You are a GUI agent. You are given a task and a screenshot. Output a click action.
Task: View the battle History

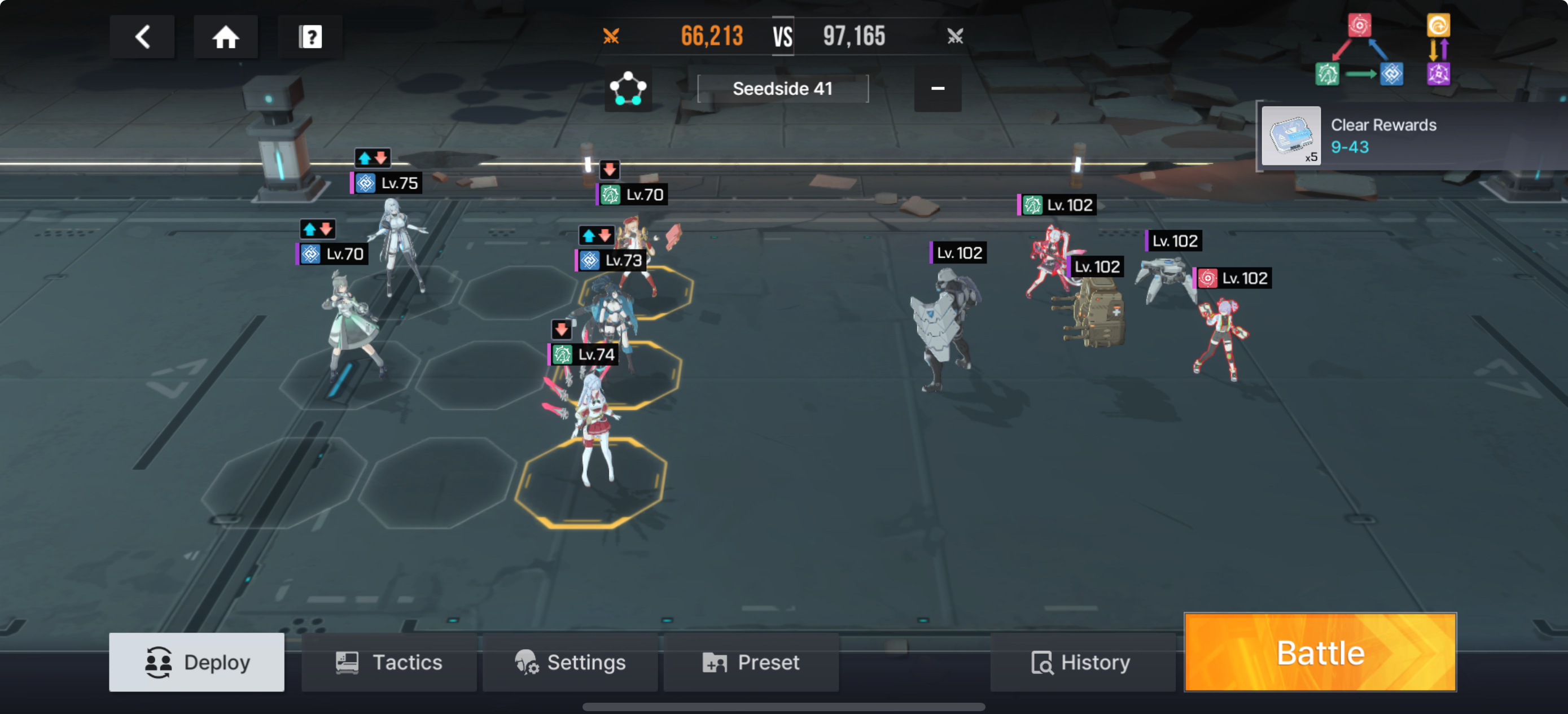coord(1081,662)
